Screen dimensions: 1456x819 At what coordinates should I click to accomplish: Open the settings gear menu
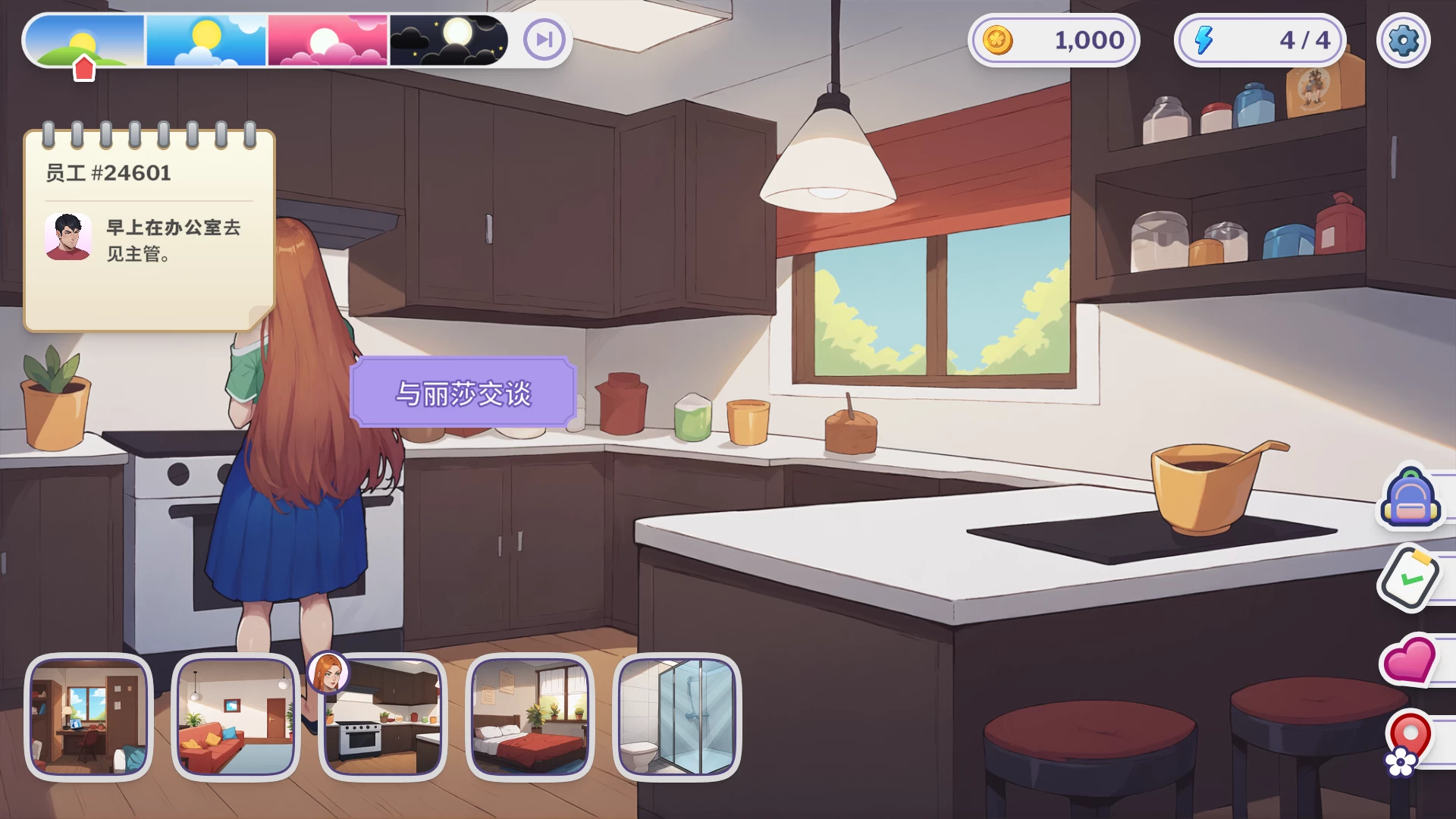tap(1403, 40)
